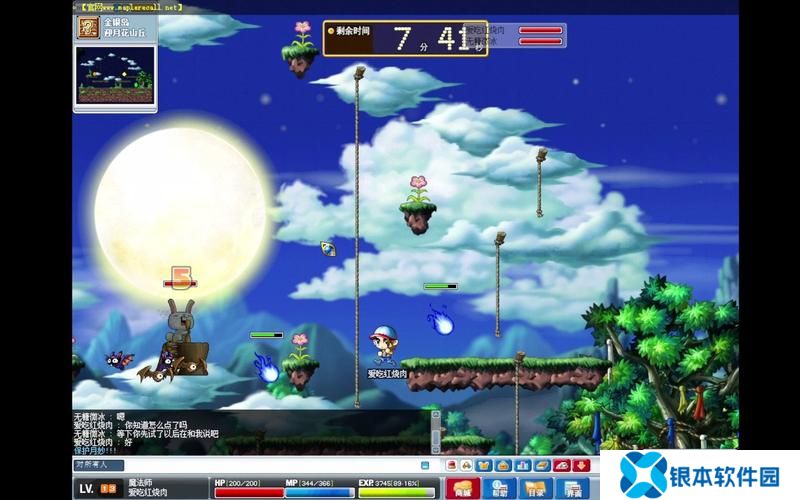Click the red down-arrow shortcut icon
Viewport: 800px width, 500px height.
click(x=581, y=464)
